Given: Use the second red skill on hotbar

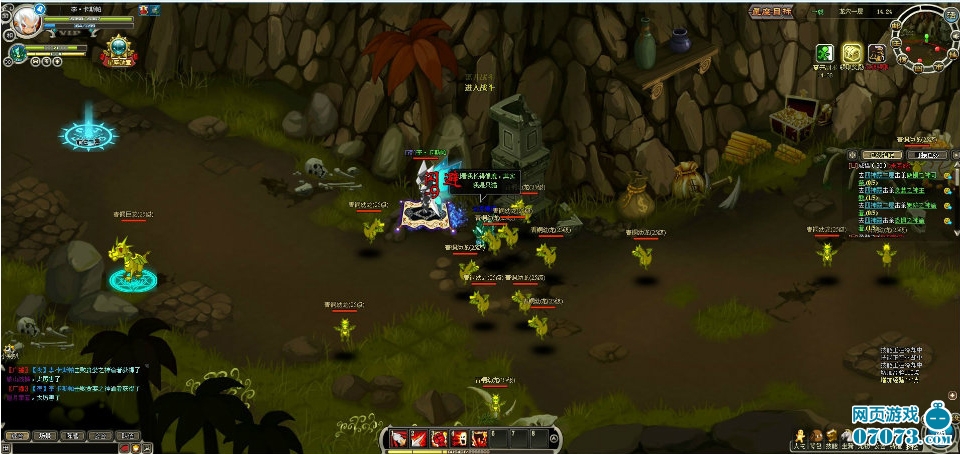Looking at the screenshot, I should [x=419, y=438].
